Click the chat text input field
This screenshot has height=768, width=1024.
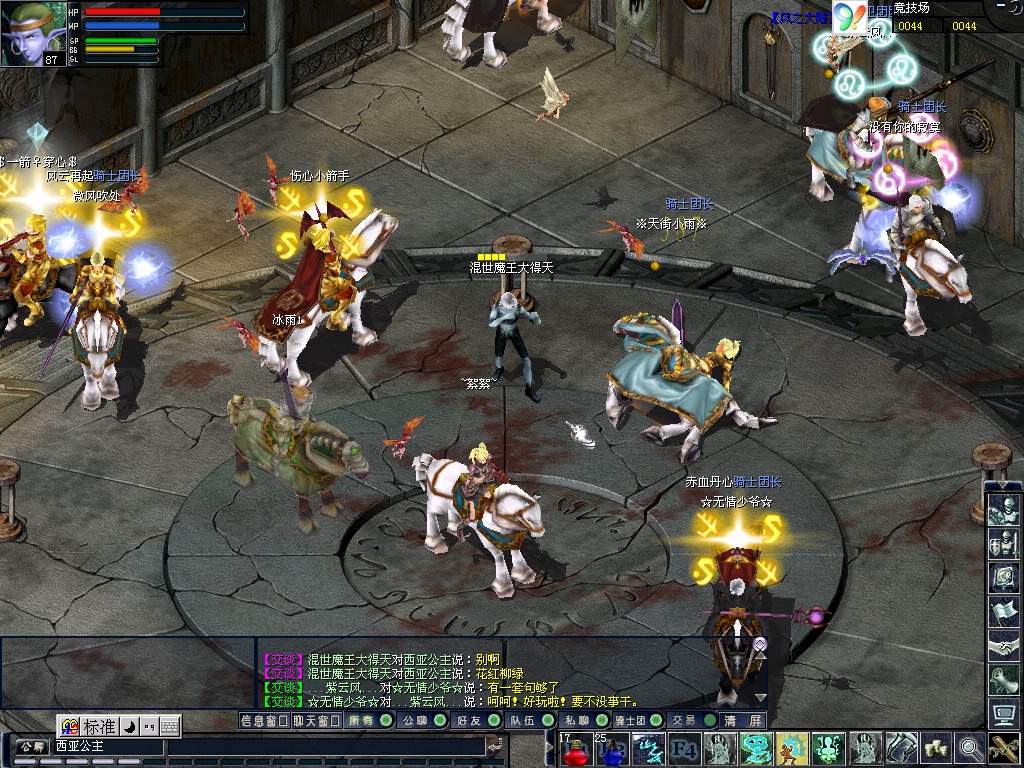pyautogui.click(x=320, y=746)
